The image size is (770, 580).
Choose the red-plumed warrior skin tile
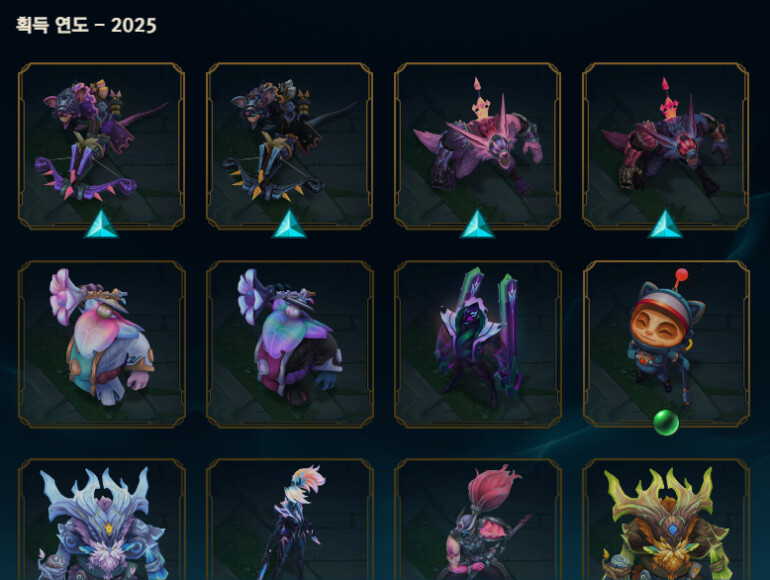pos(477,520)
